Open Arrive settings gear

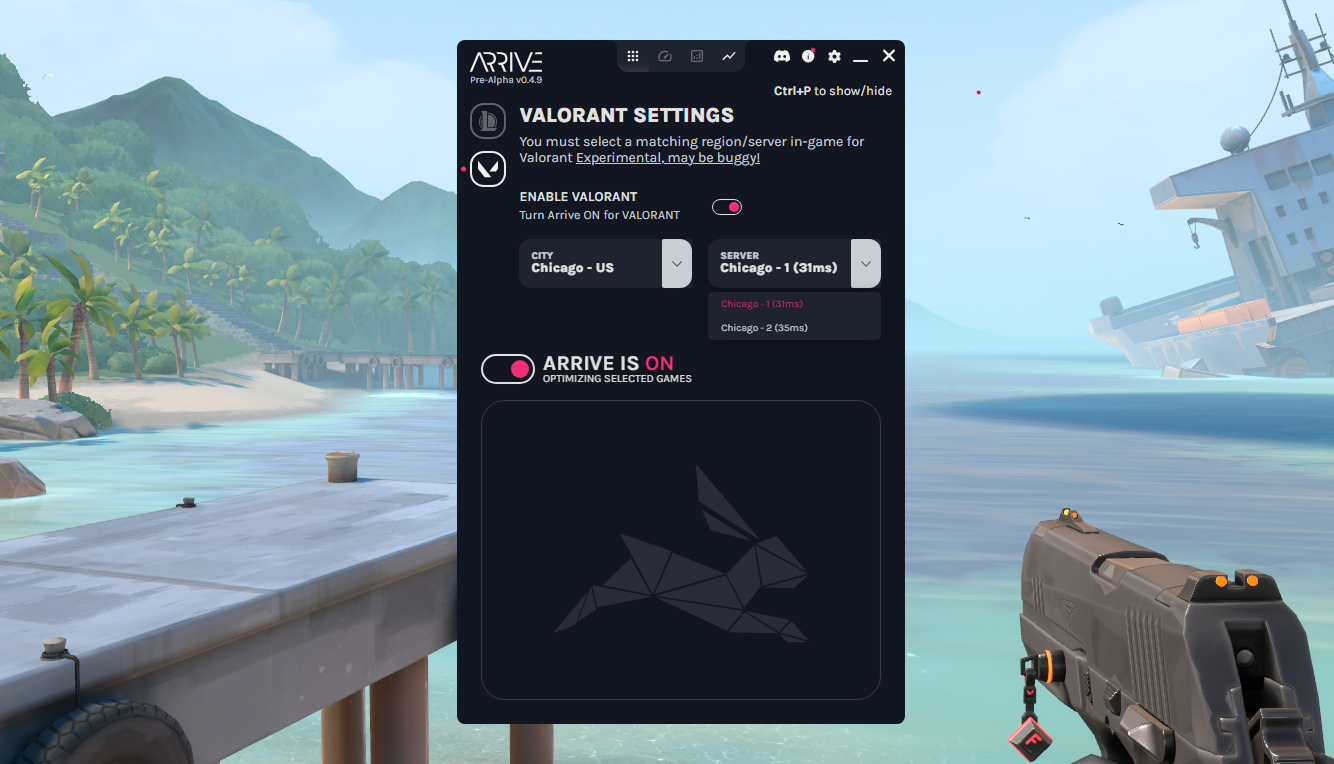point(834,56)
